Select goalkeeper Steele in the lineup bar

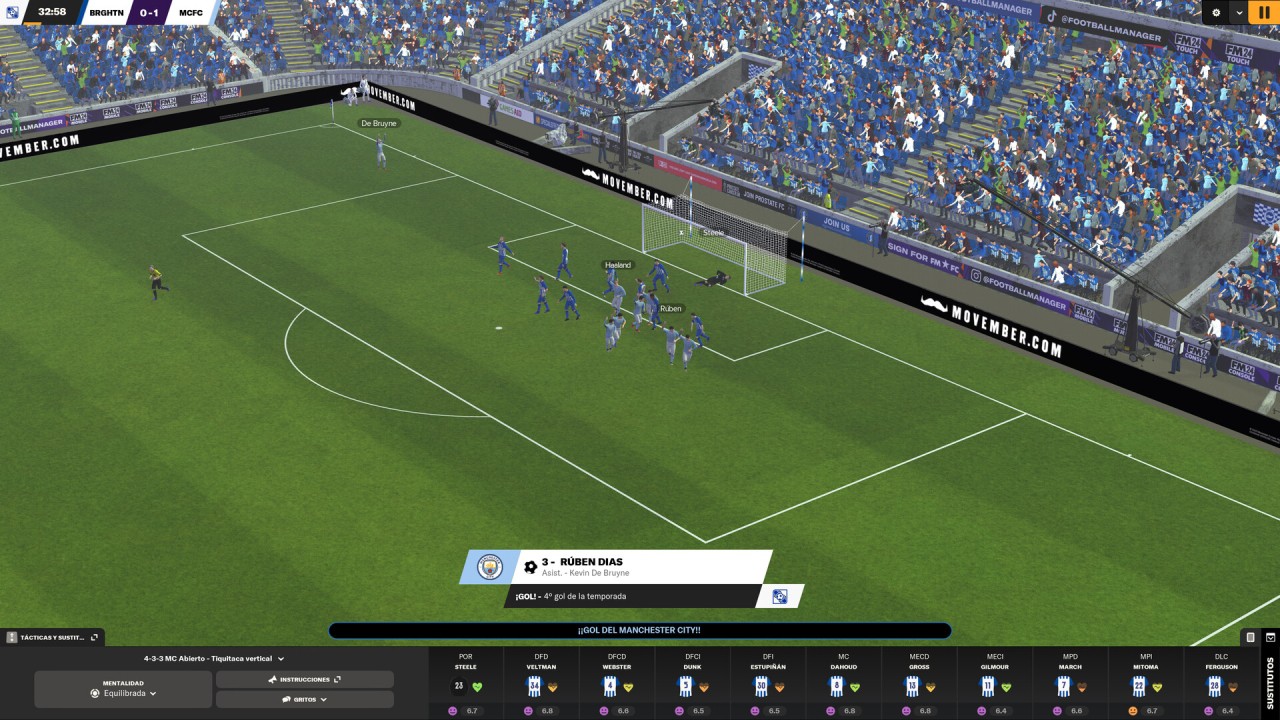466,684
